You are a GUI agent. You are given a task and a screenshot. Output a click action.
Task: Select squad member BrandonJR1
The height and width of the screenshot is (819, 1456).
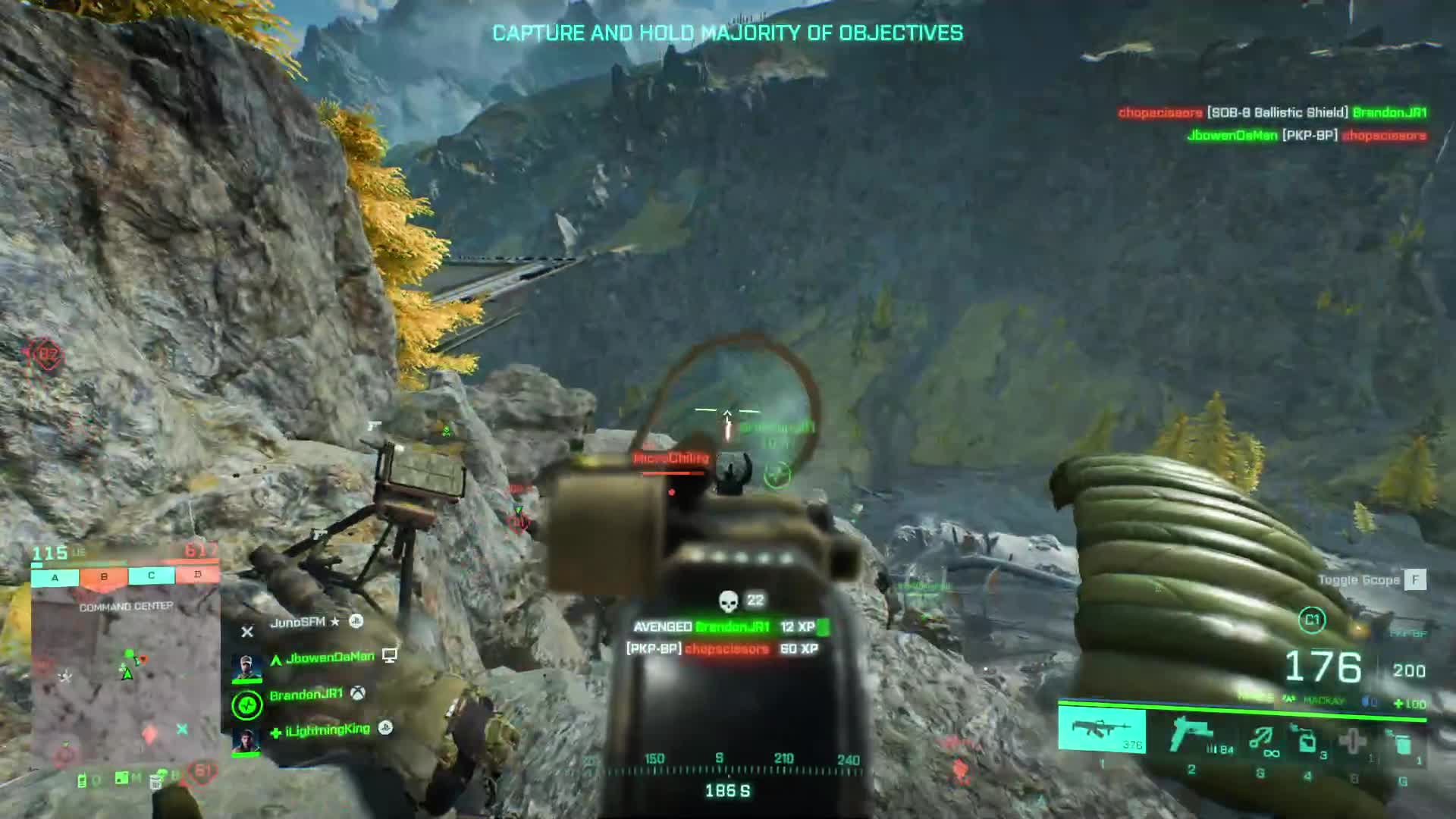pyautogui.click(x=306, y=695)
